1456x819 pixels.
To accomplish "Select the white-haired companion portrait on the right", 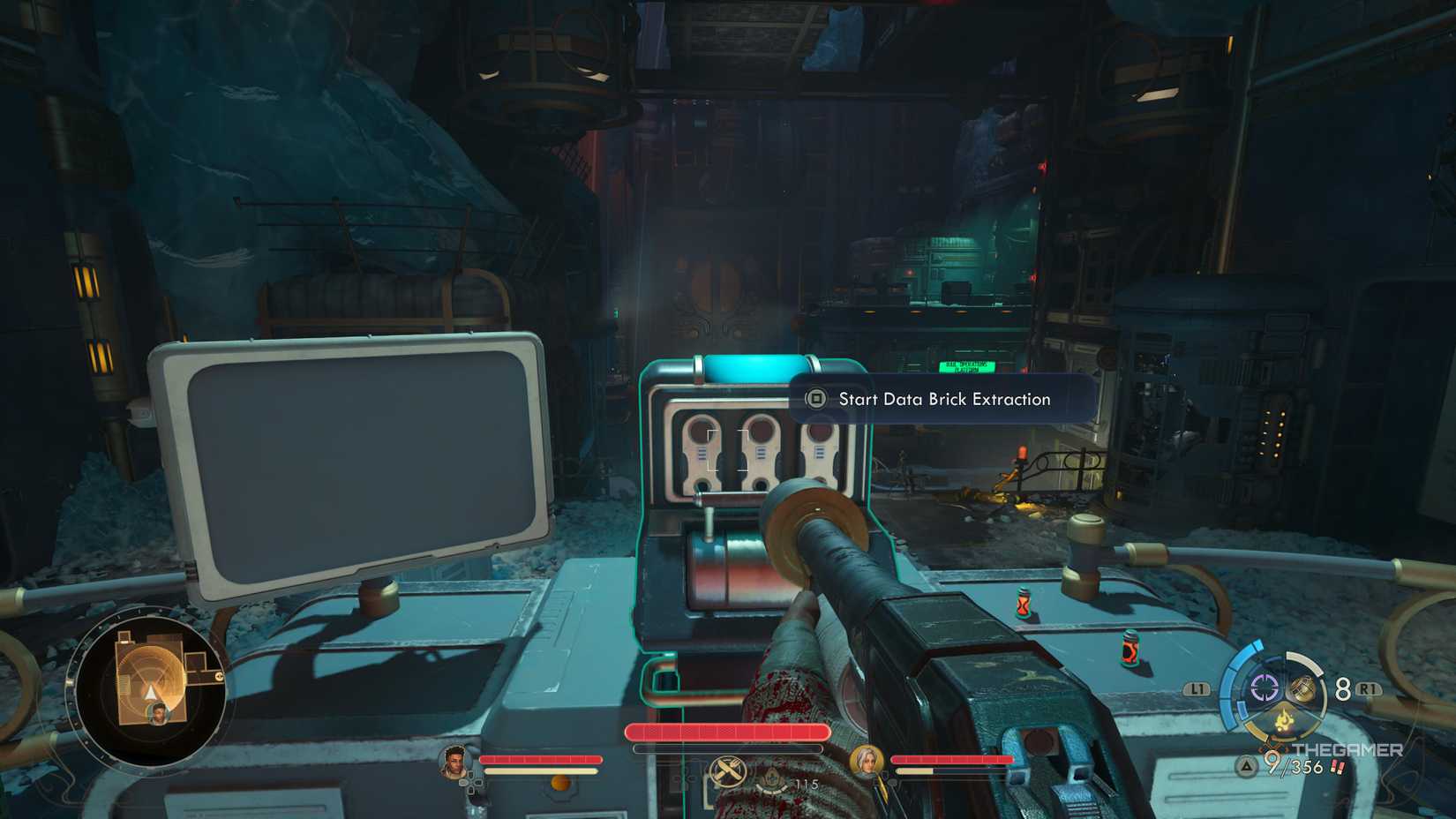I will pos(868,760).
